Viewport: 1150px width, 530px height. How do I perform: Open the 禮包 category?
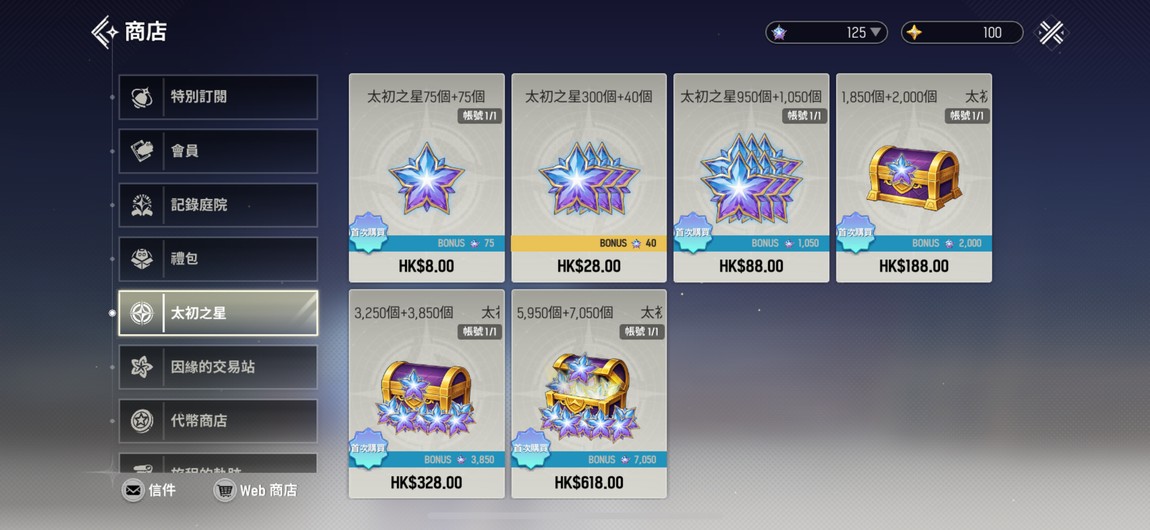coord(218,259)
